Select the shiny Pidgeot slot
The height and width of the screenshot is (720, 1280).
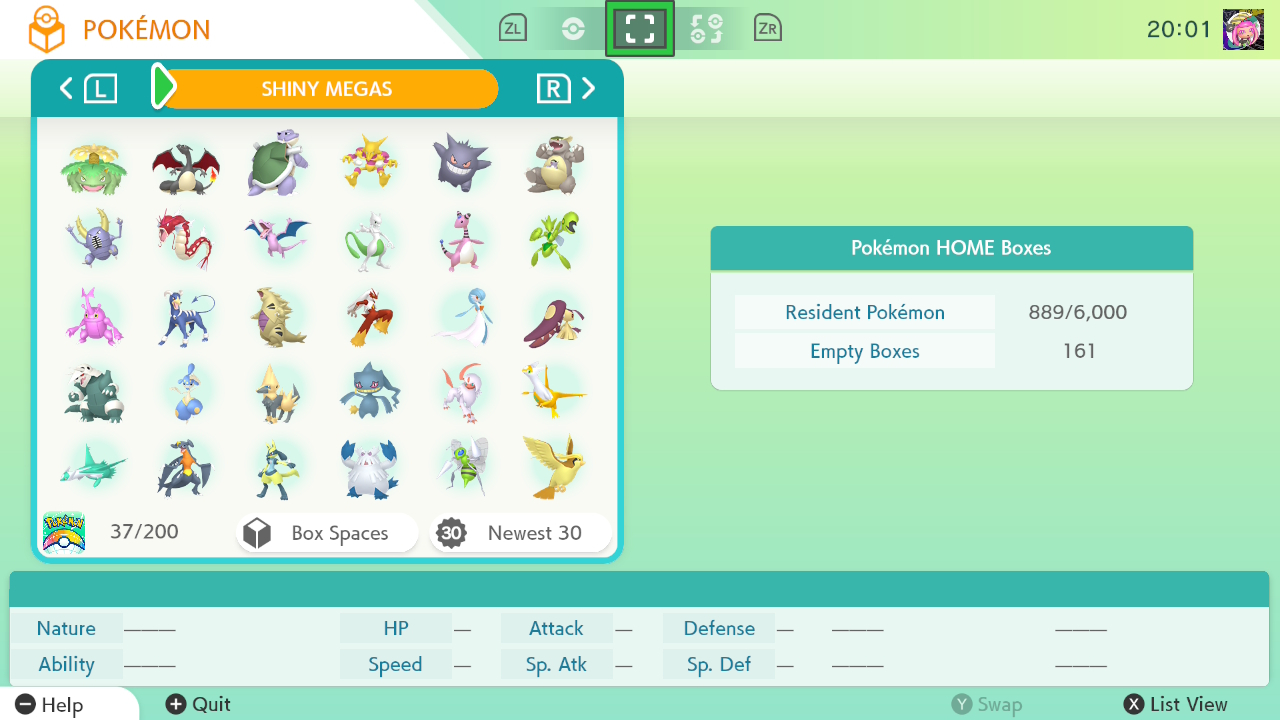[553, 467]
